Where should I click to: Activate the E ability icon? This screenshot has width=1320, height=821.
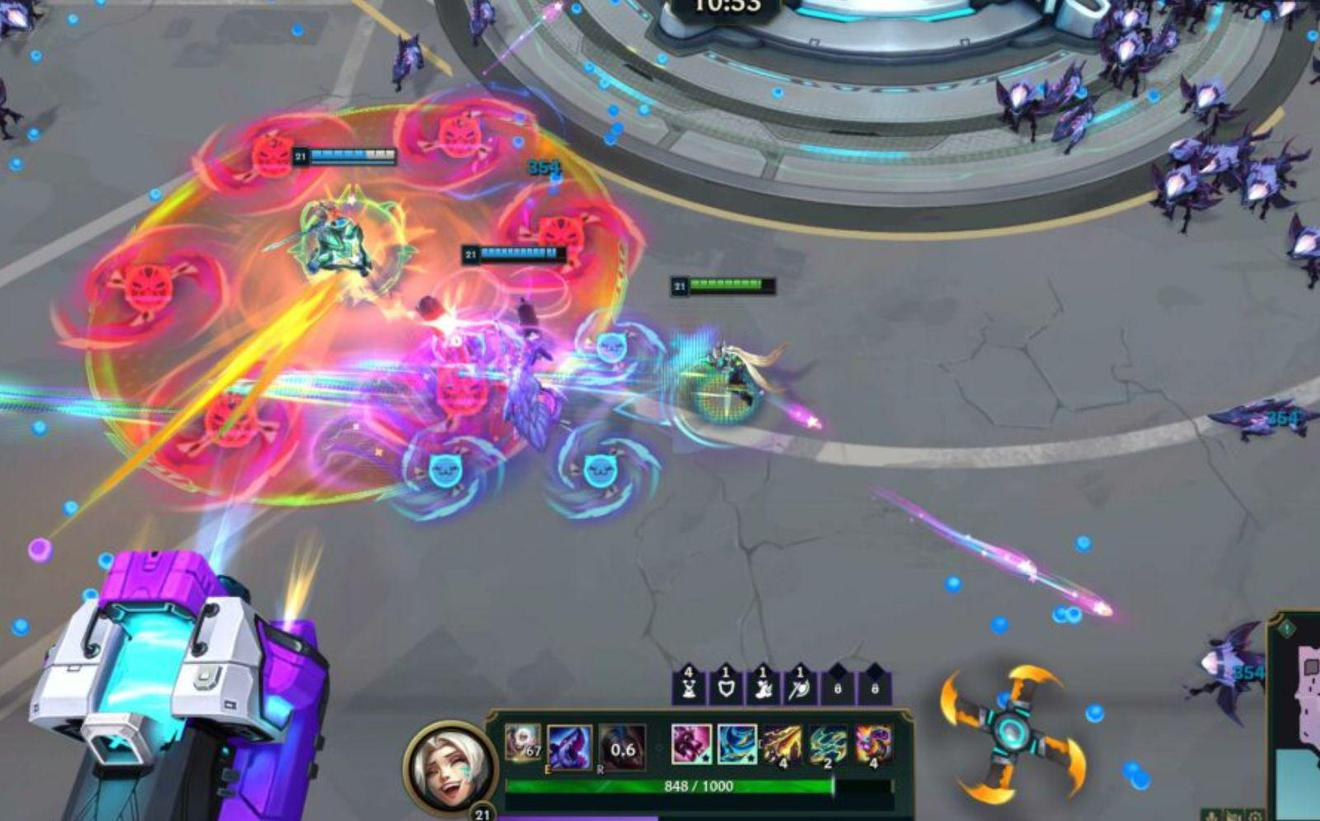(570, 746)
